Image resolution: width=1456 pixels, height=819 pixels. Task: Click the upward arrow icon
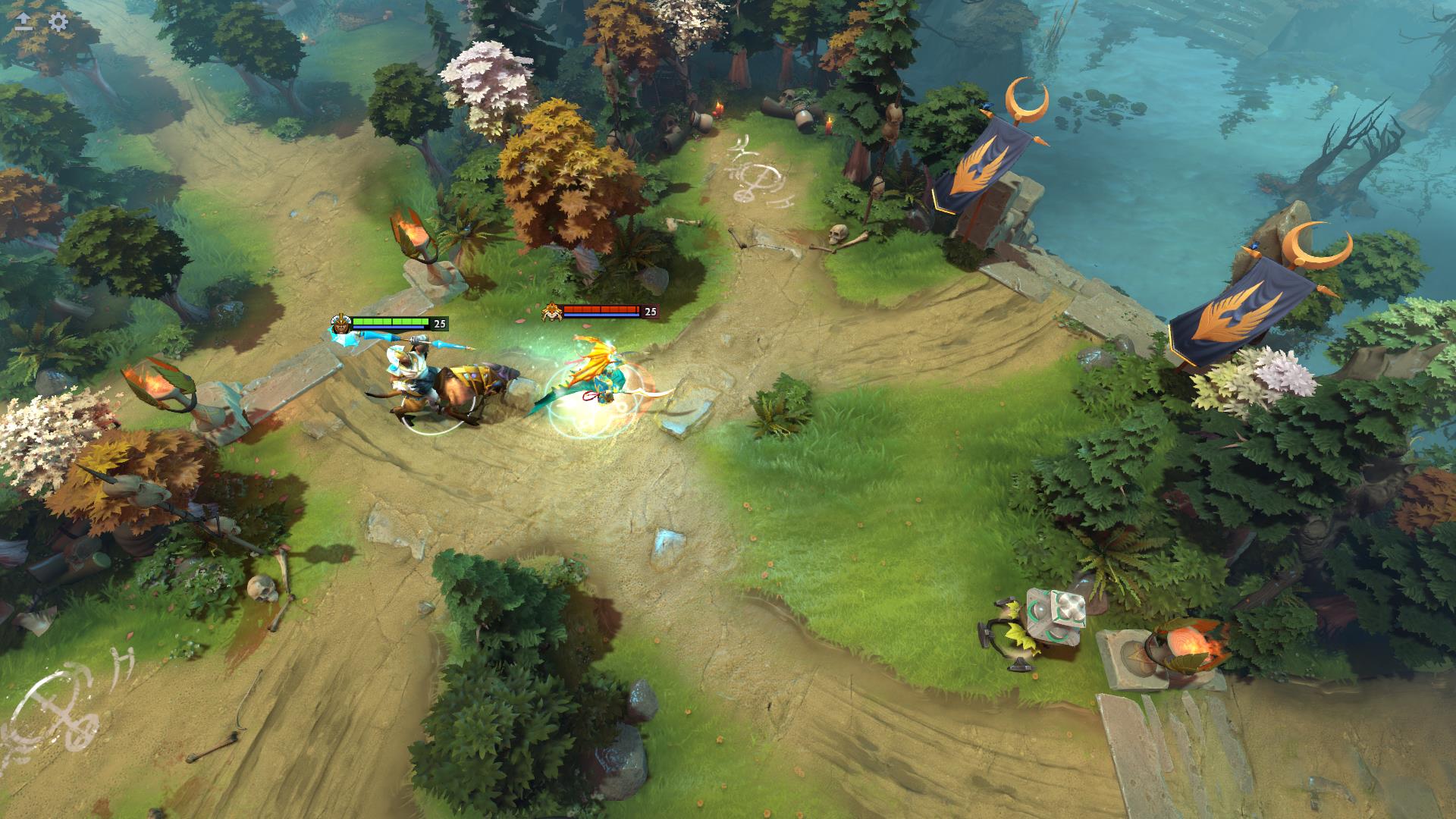24,21
